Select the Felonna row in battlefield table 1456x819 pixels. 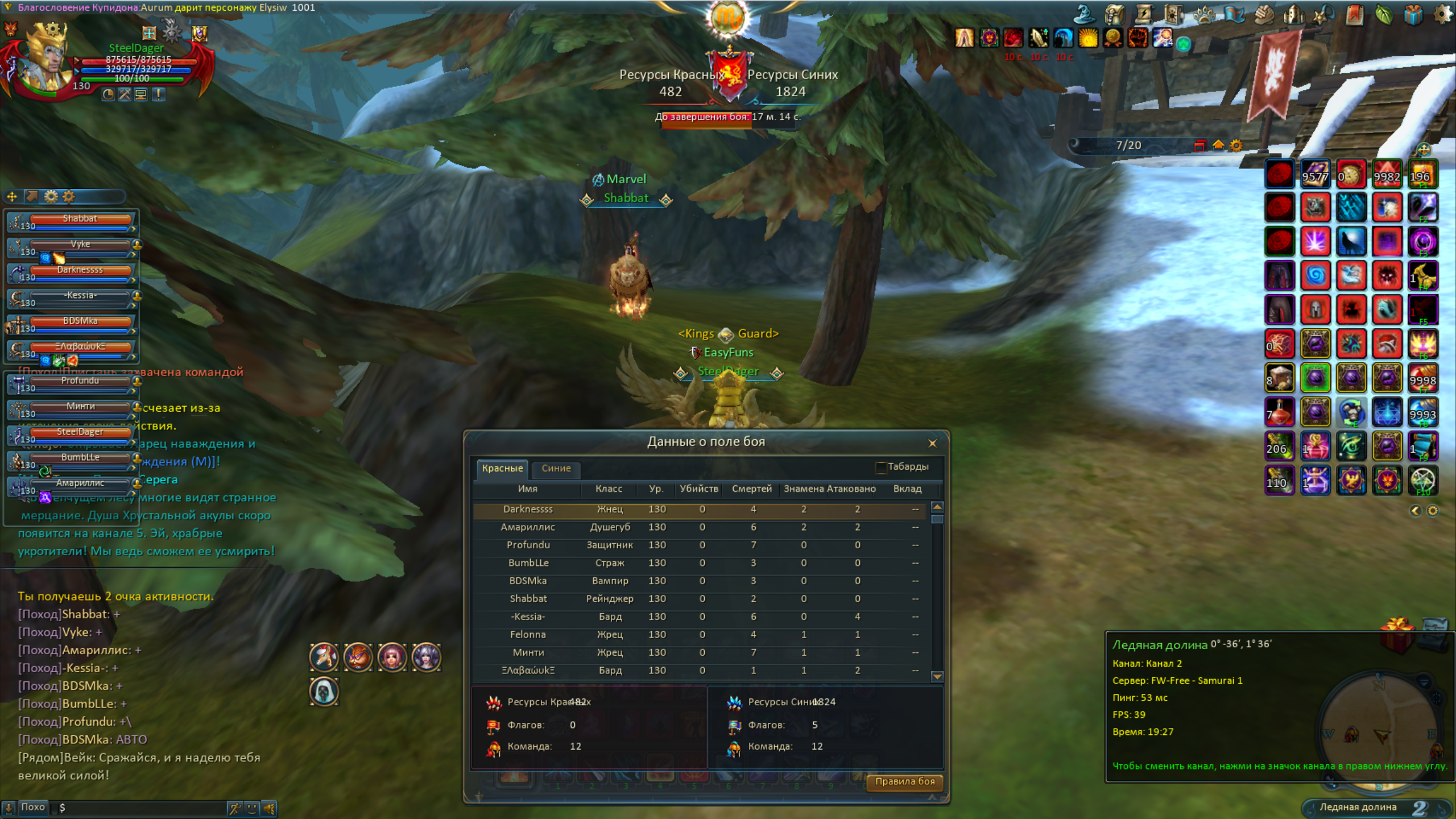700,635
